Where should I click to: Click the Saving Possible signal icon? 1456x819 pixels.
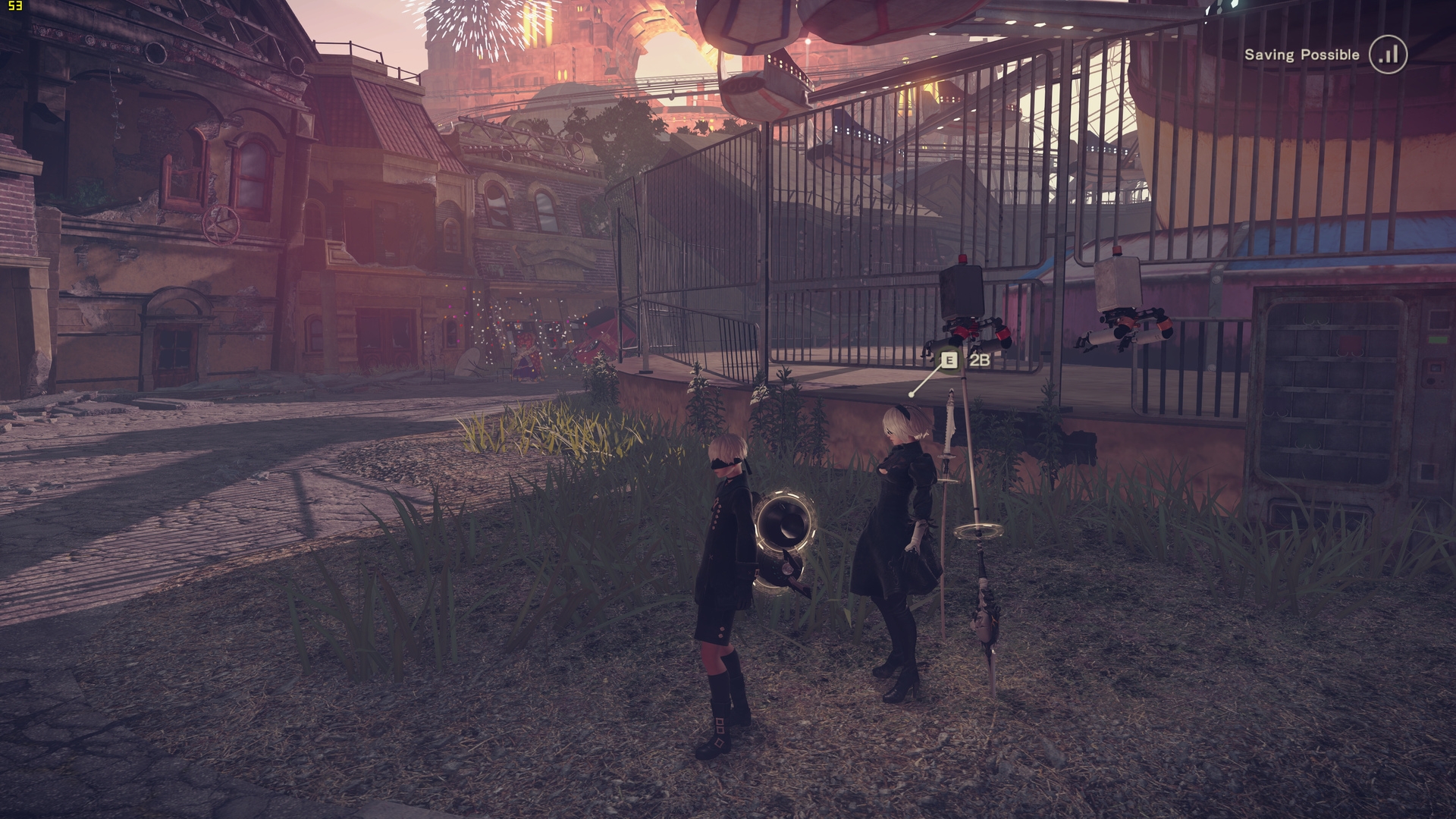(x=1388, y=55)
